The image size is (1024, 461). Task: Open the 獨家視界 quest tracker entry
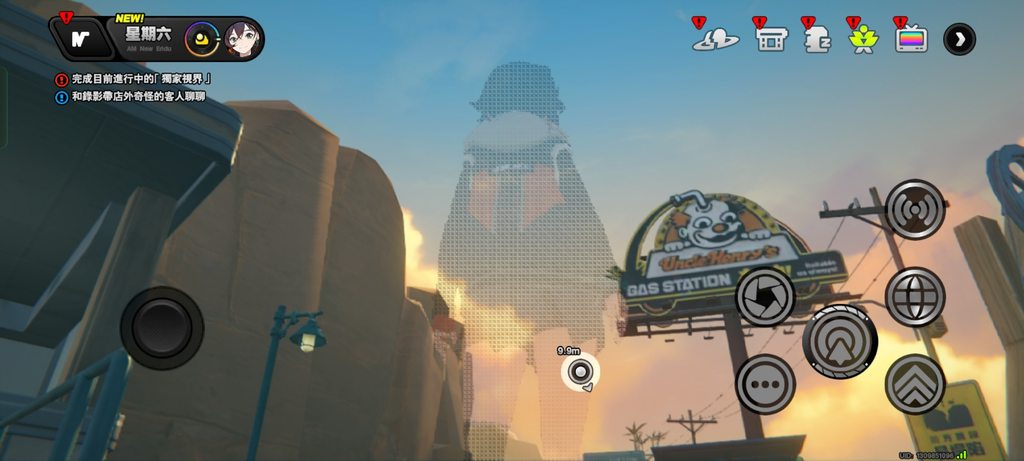click(x=141, y=78)
